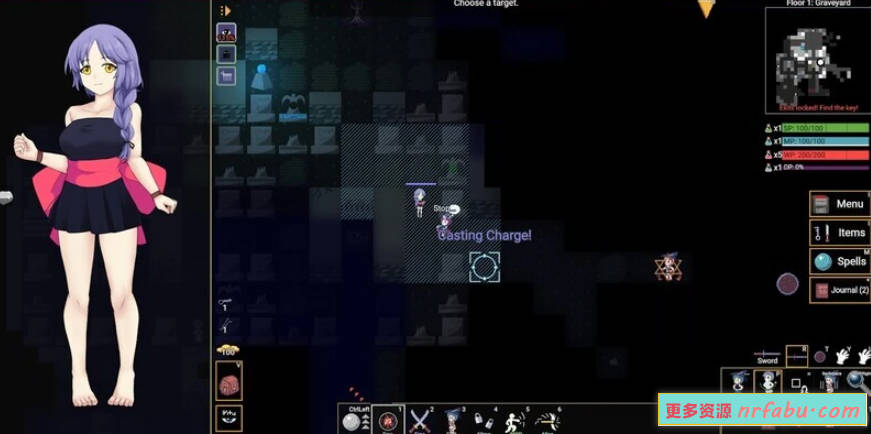The image size is (871, 434).
Task: Click the Graveyard floor minimap
Action: tap(810, 57)
